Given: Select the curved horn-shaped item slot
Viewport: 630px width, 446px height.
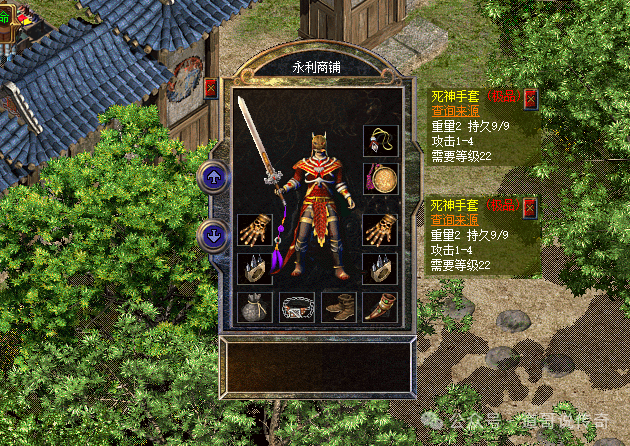Looking at the screenshot, I should coord(380,307).
